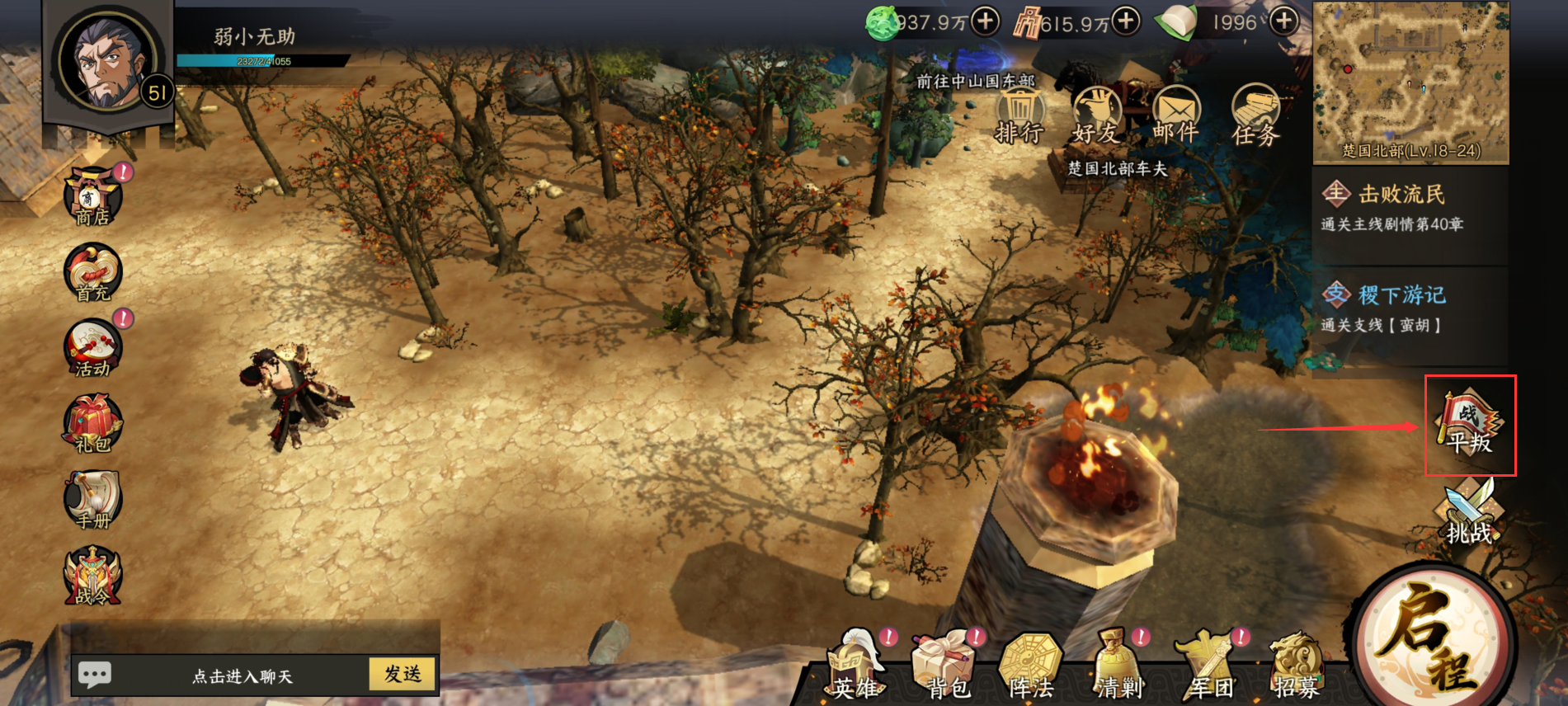The width and height of the screenshot is (1568, 706).
Task: Select the 击败流民 main quest tracker
Action: pos(1410,208)
